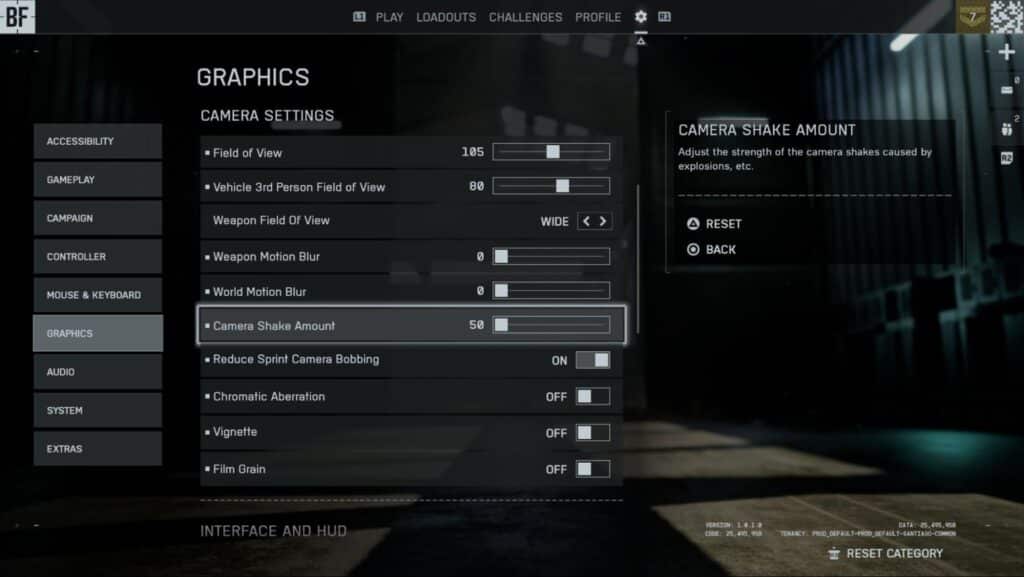Choose the Extras category
The image size is (1024, 577).
pyautogui.click(x=97, y=449)
